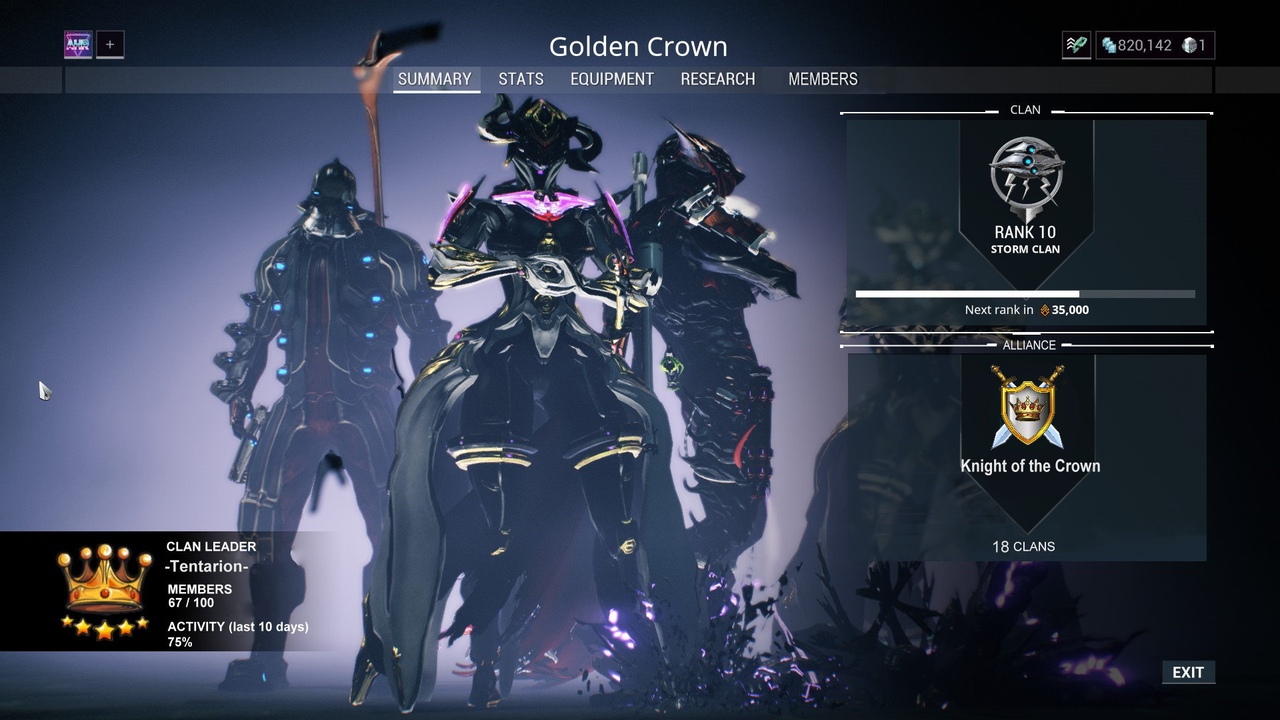The image size is (1280, 720).
Task: Click the plus button beside the glyph
Action: coord(110,44)
